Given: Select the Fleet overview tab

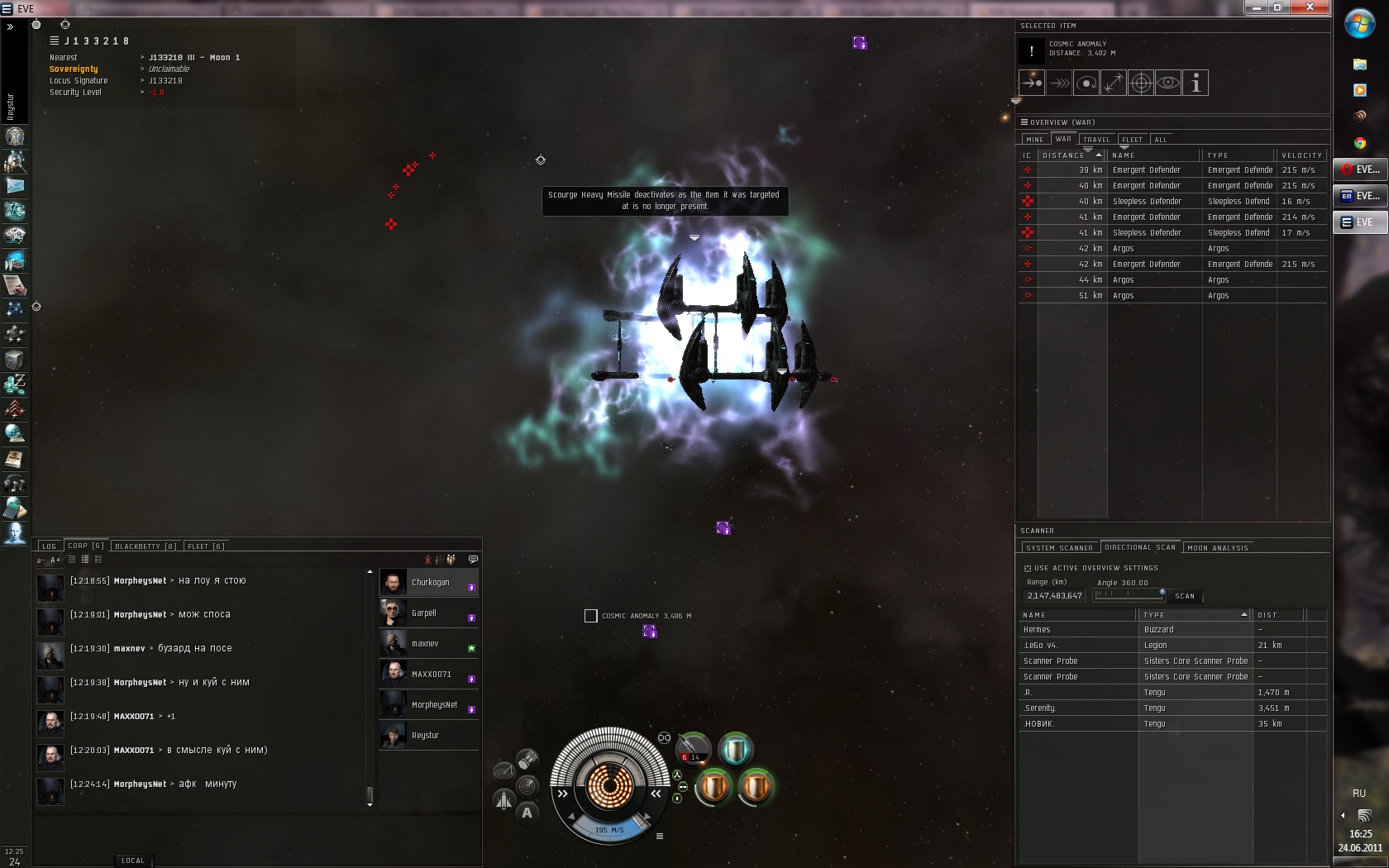Looking at the screenshot, I should click(x=1132, y=140).
